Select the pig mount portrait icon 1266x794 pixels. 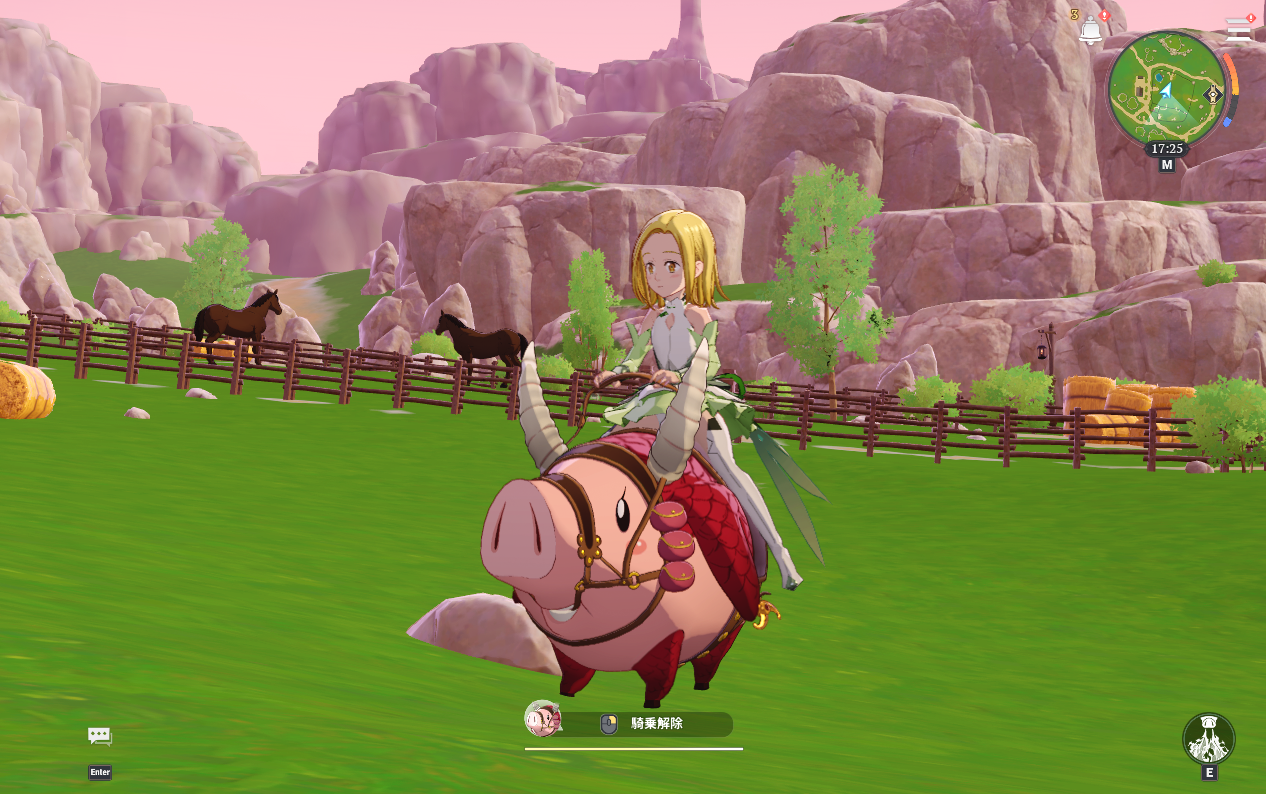[x=543, y=718]
